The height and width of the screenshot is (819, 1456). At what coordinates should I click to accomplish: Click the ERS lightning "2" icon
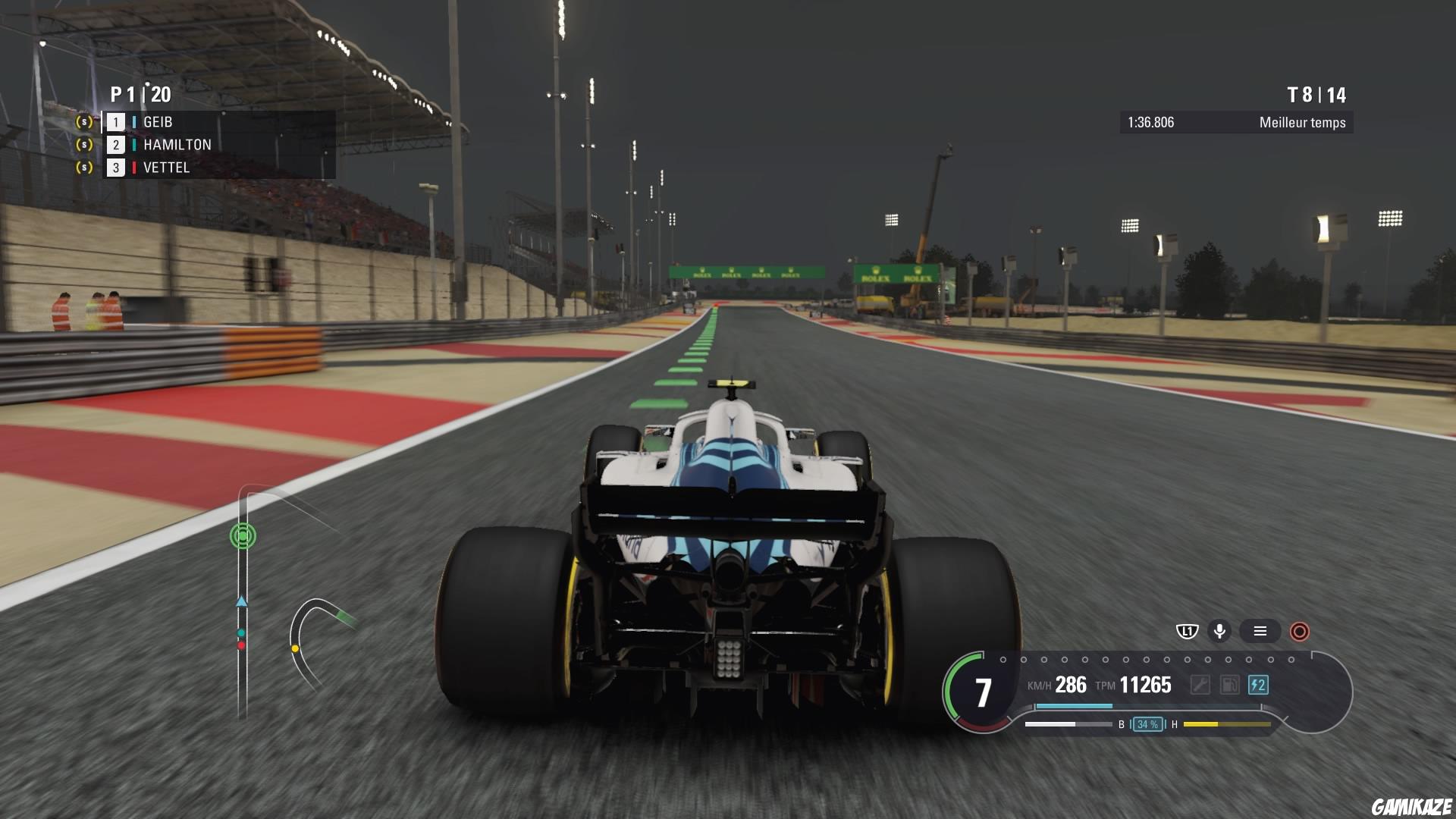click(1258, 685)
